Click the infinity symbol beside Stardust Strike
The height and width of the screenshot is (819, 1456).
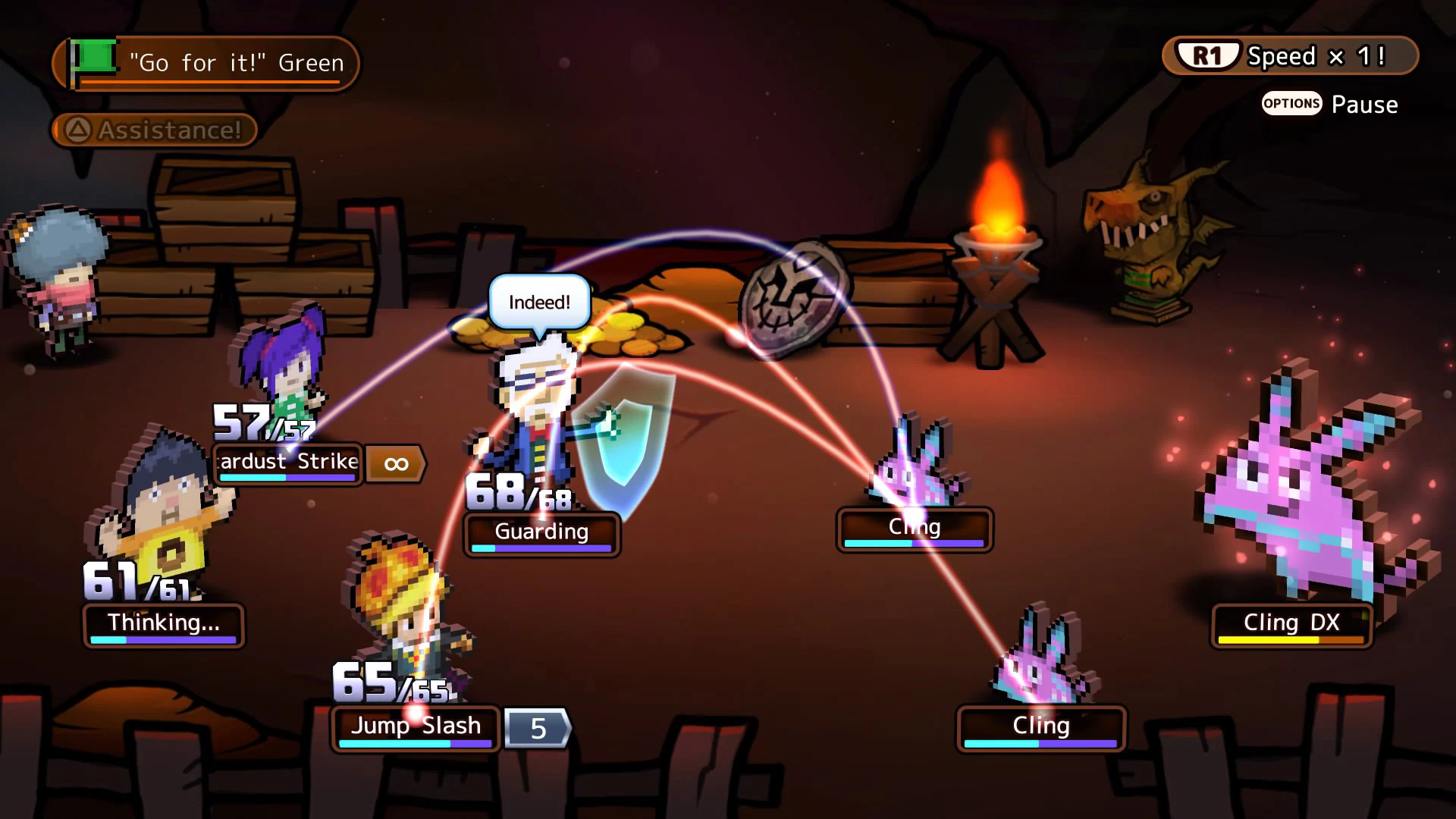(394, 463)
